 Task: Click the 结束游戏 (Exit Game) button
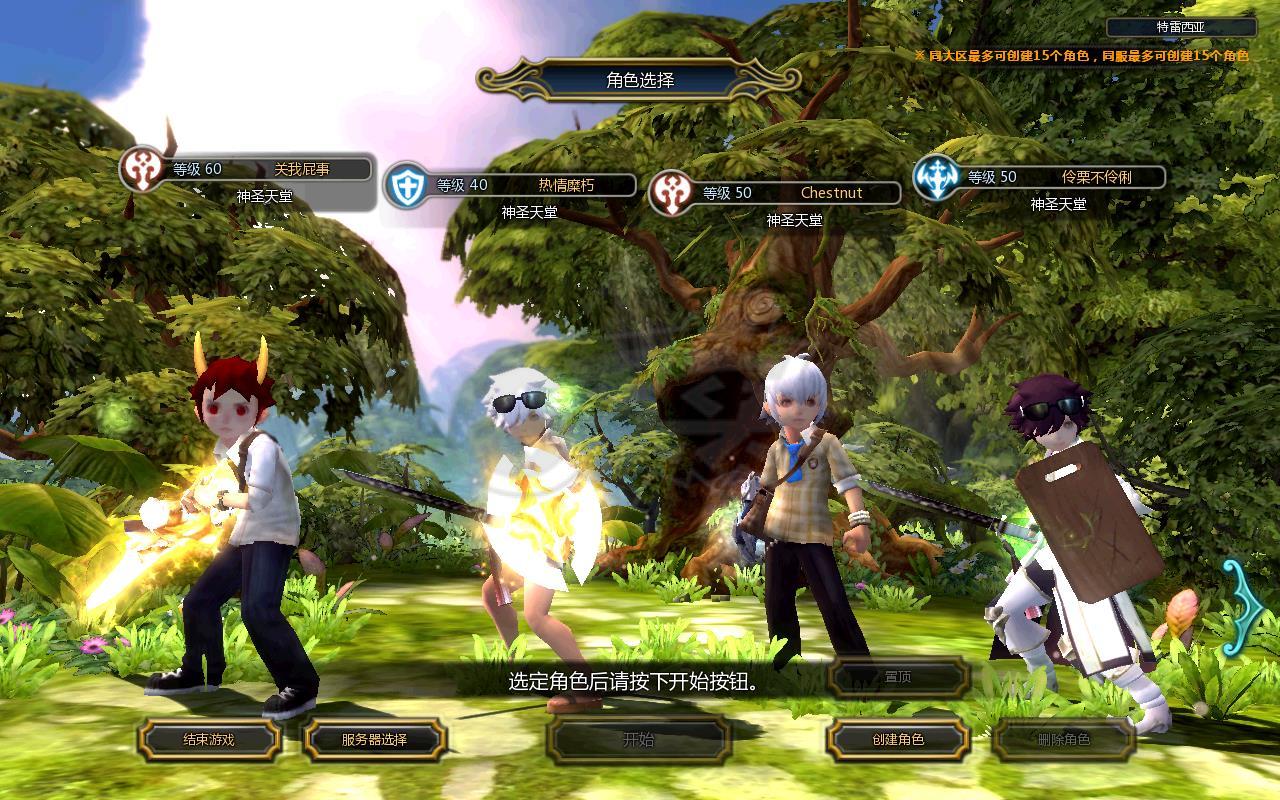pos(208,740)
